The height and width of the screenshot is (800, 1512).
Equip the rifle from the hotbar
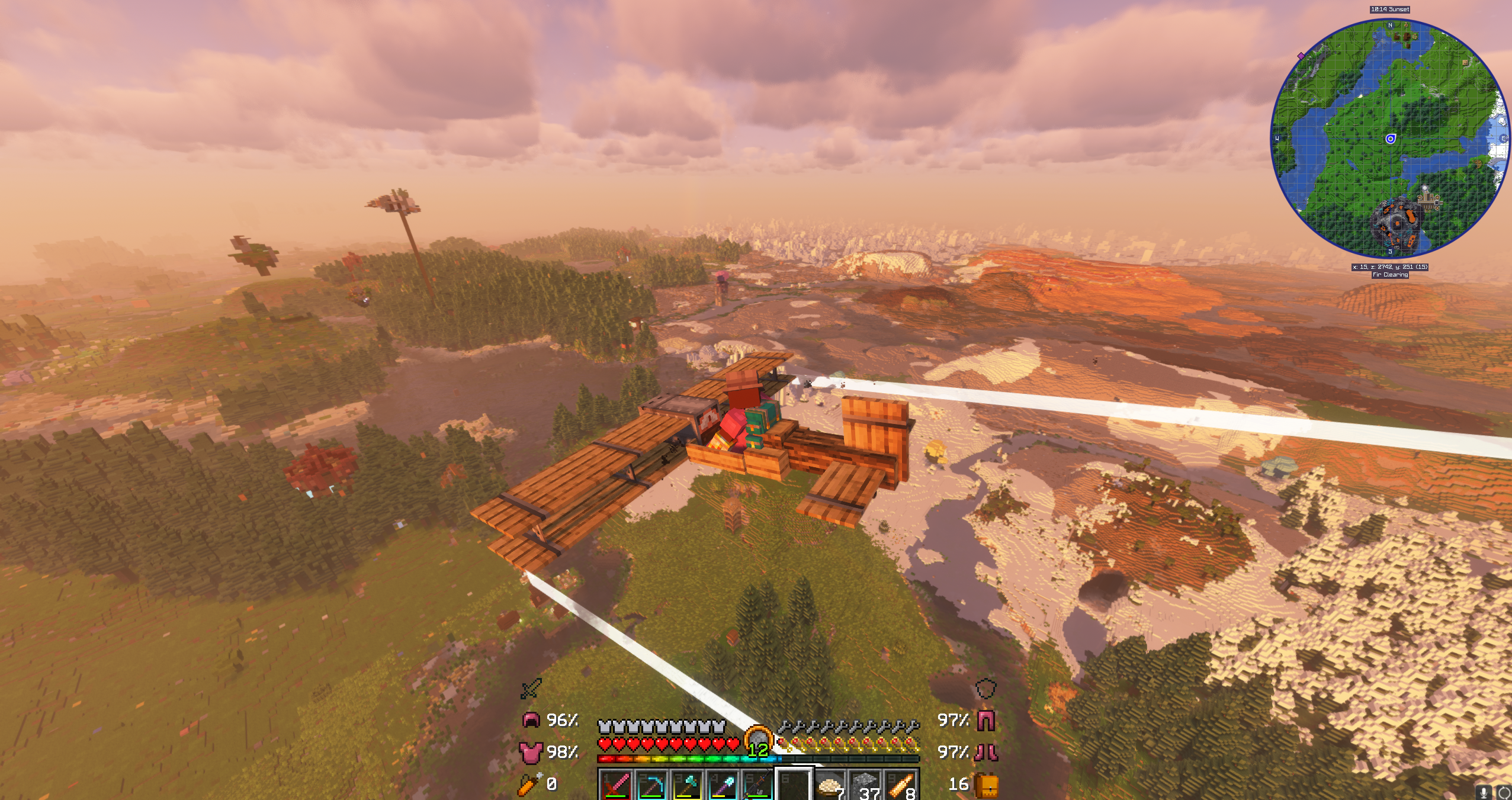coord(758,786)
